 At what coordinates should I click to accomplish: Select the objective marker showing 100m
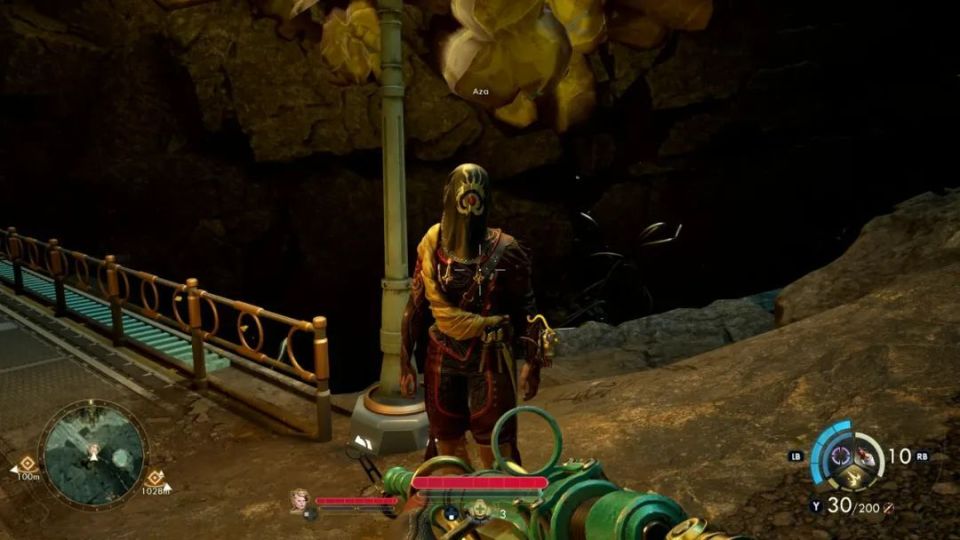click(27, 465)
